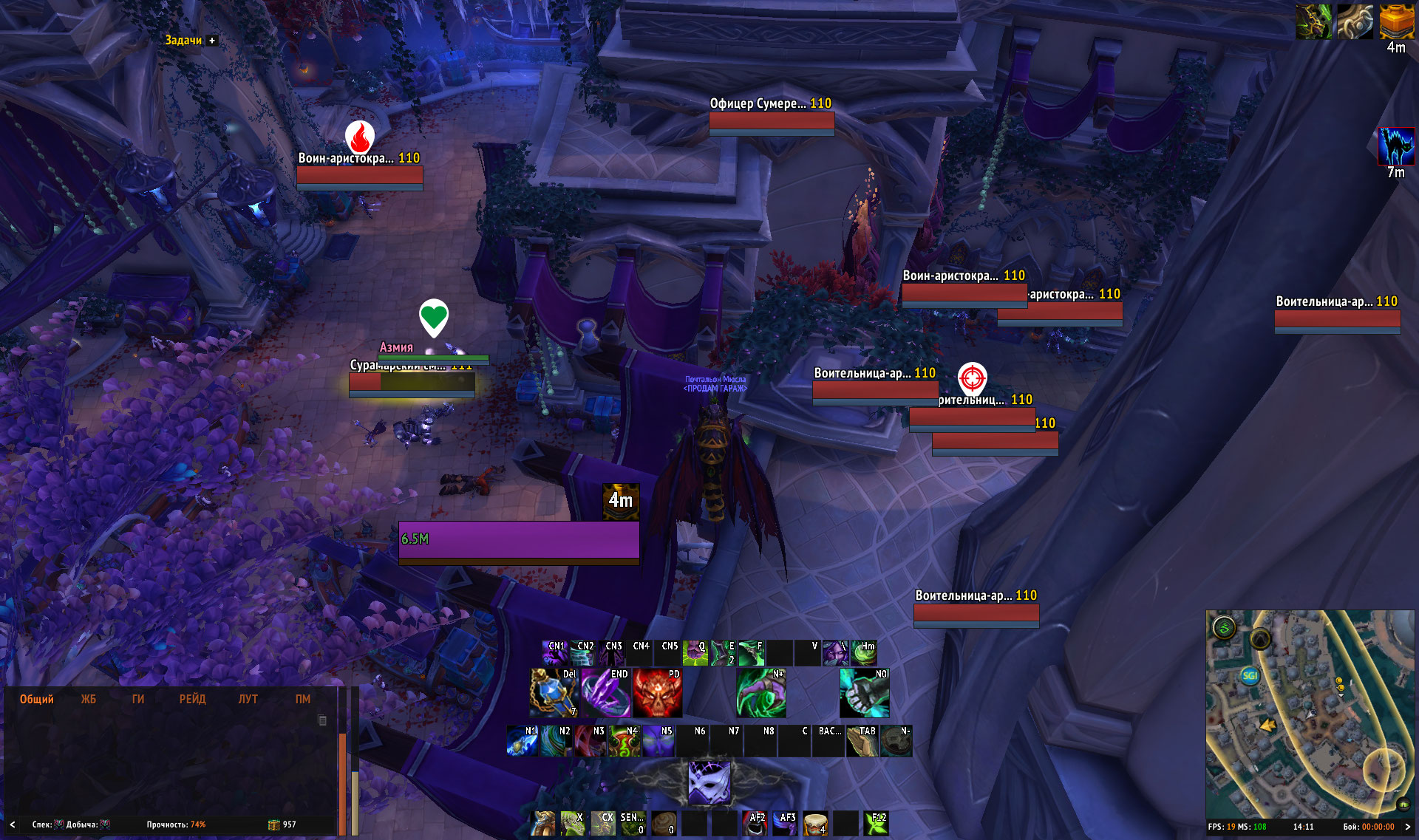Open the chat copy log icon
This screenshot has width=1419, height=840.
(322, 720)
